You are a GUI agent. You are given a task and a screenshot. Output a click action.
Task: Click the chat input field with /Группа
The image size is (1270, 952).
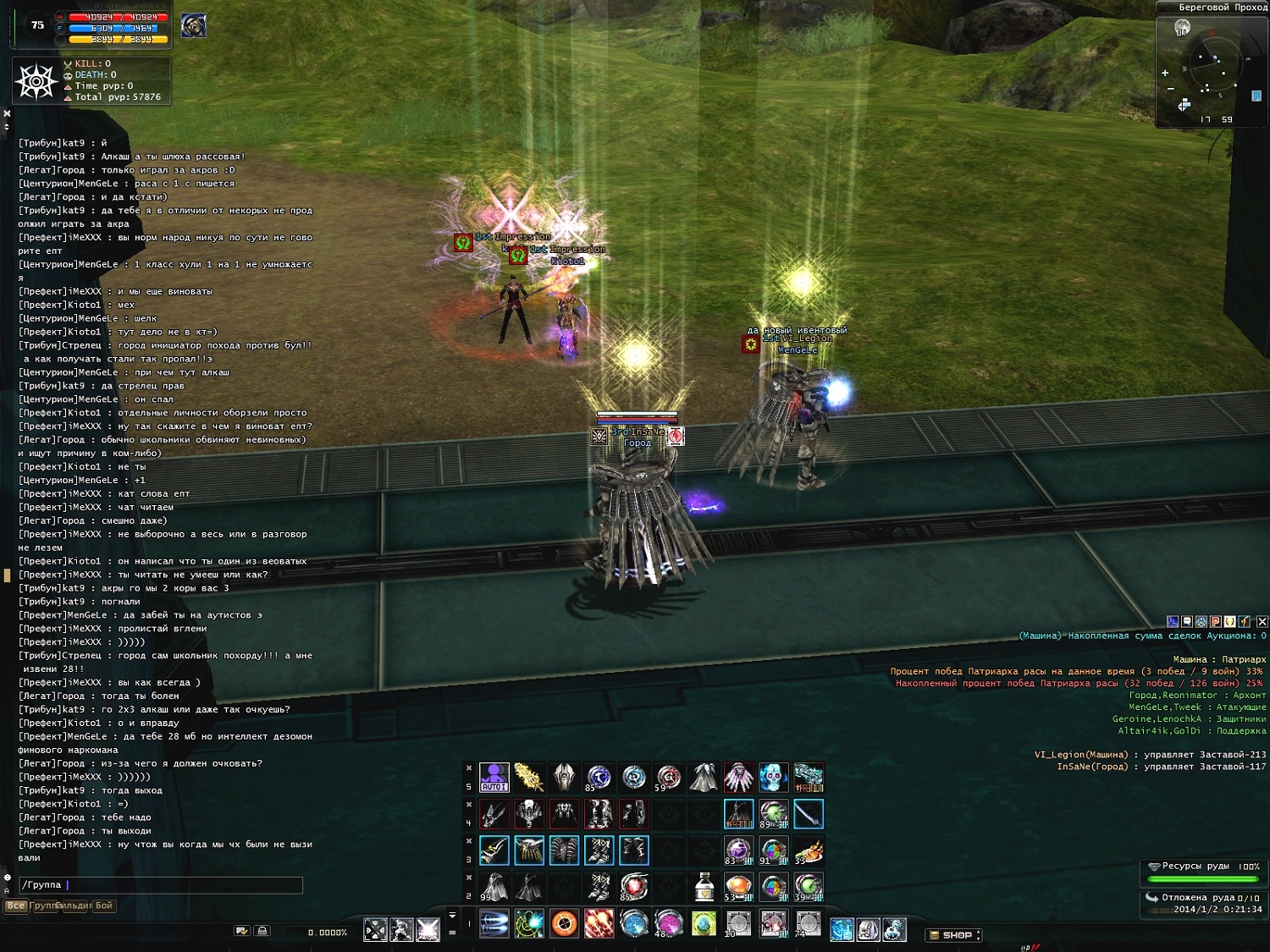(161, 885)
